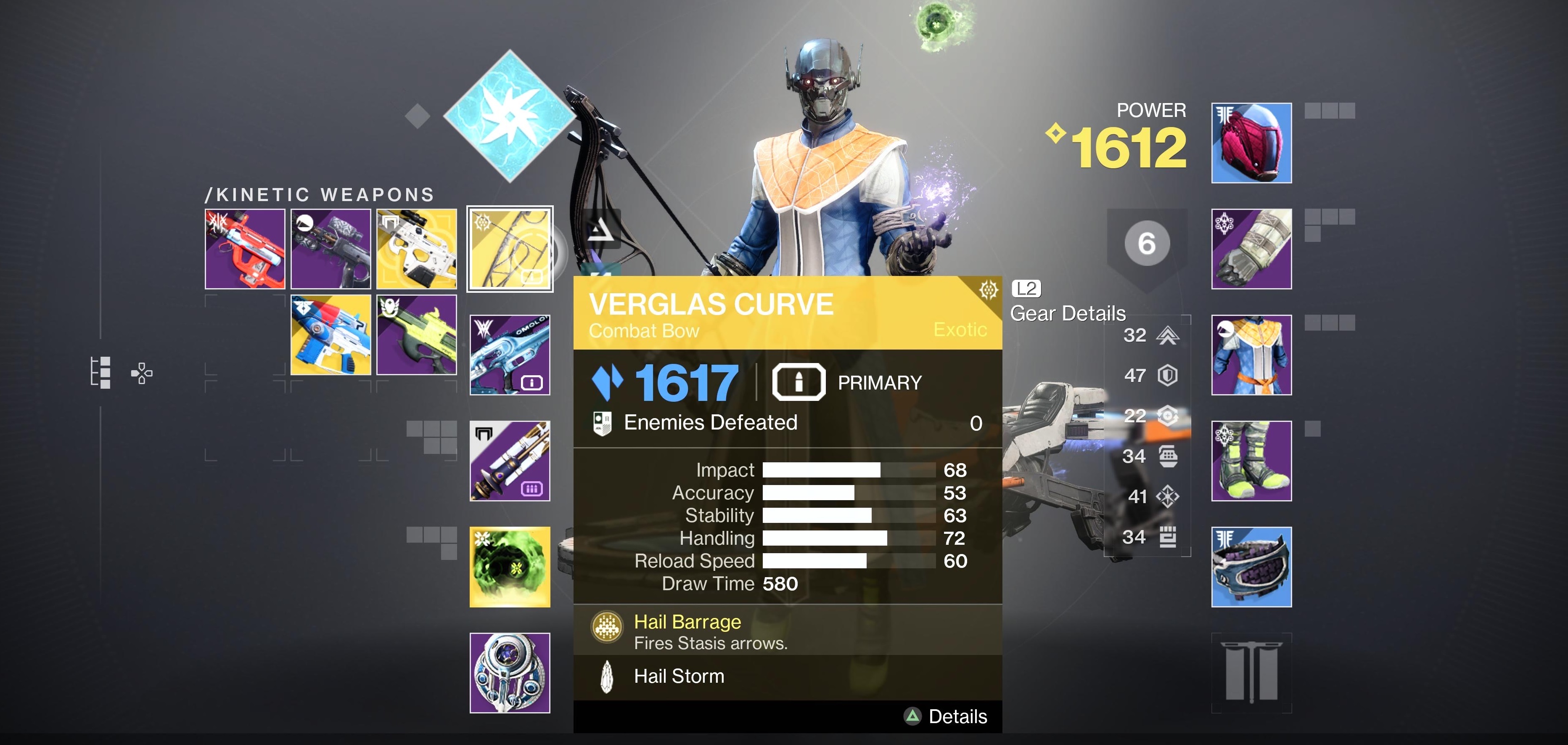This screenshot has height=745, width=1568.
Task: Open the gauntlets armor slot
Action: pyautogui.click(x=1251, y=249)
